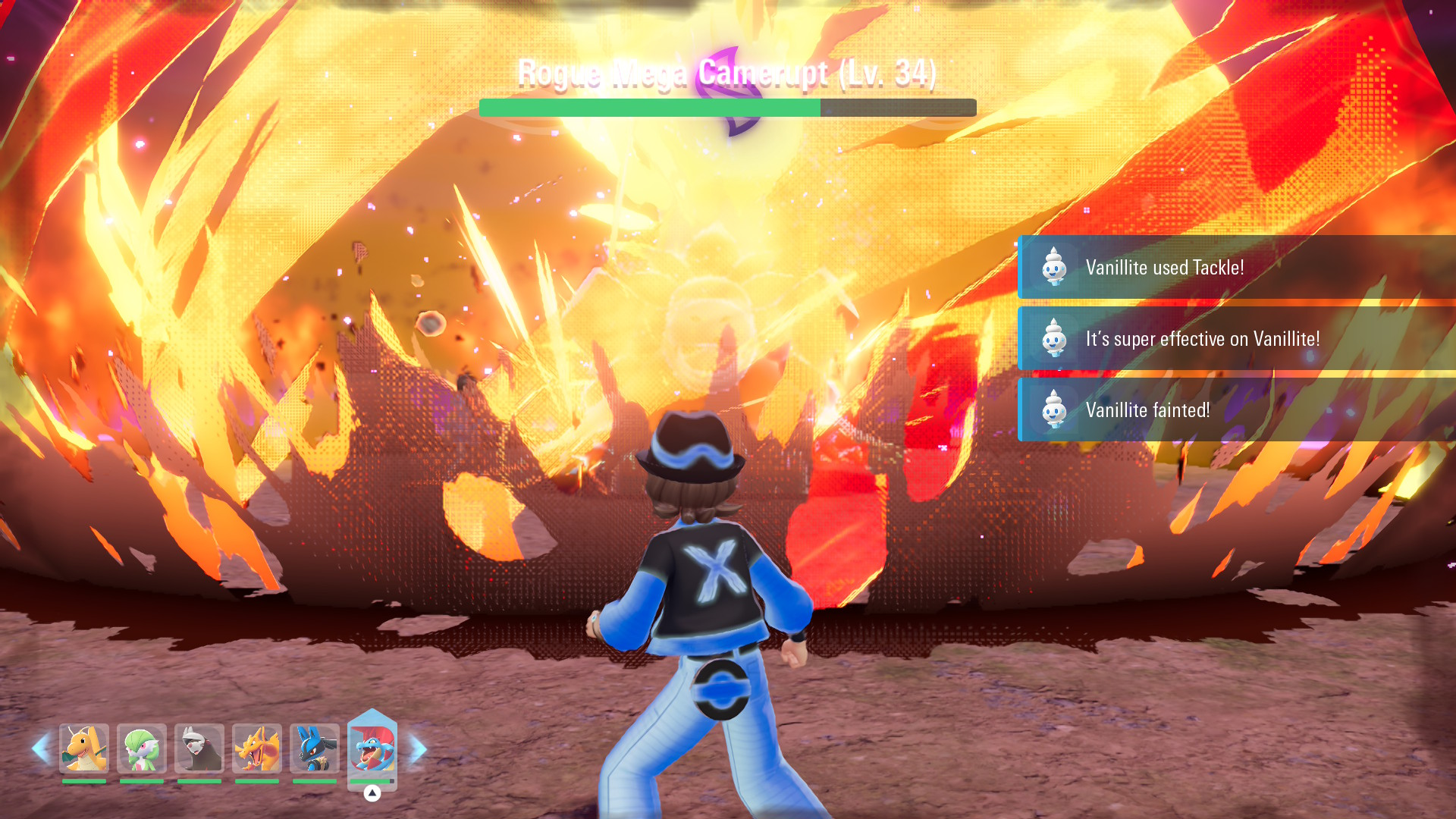Click the highlighted Feraligatr slot

click(x=372, y=748)
